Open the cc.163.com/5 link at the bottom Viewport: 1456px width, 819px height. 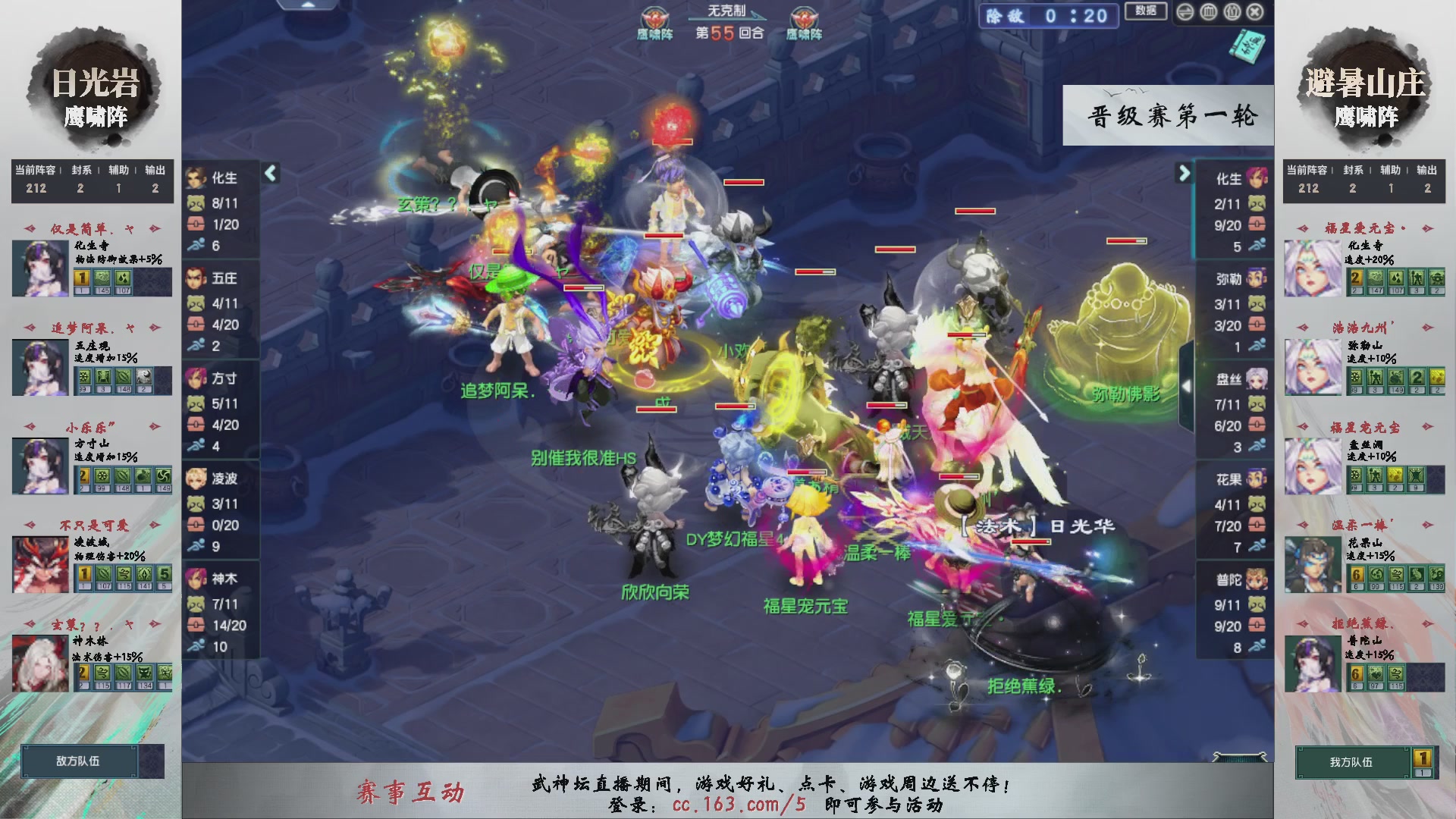738,807
